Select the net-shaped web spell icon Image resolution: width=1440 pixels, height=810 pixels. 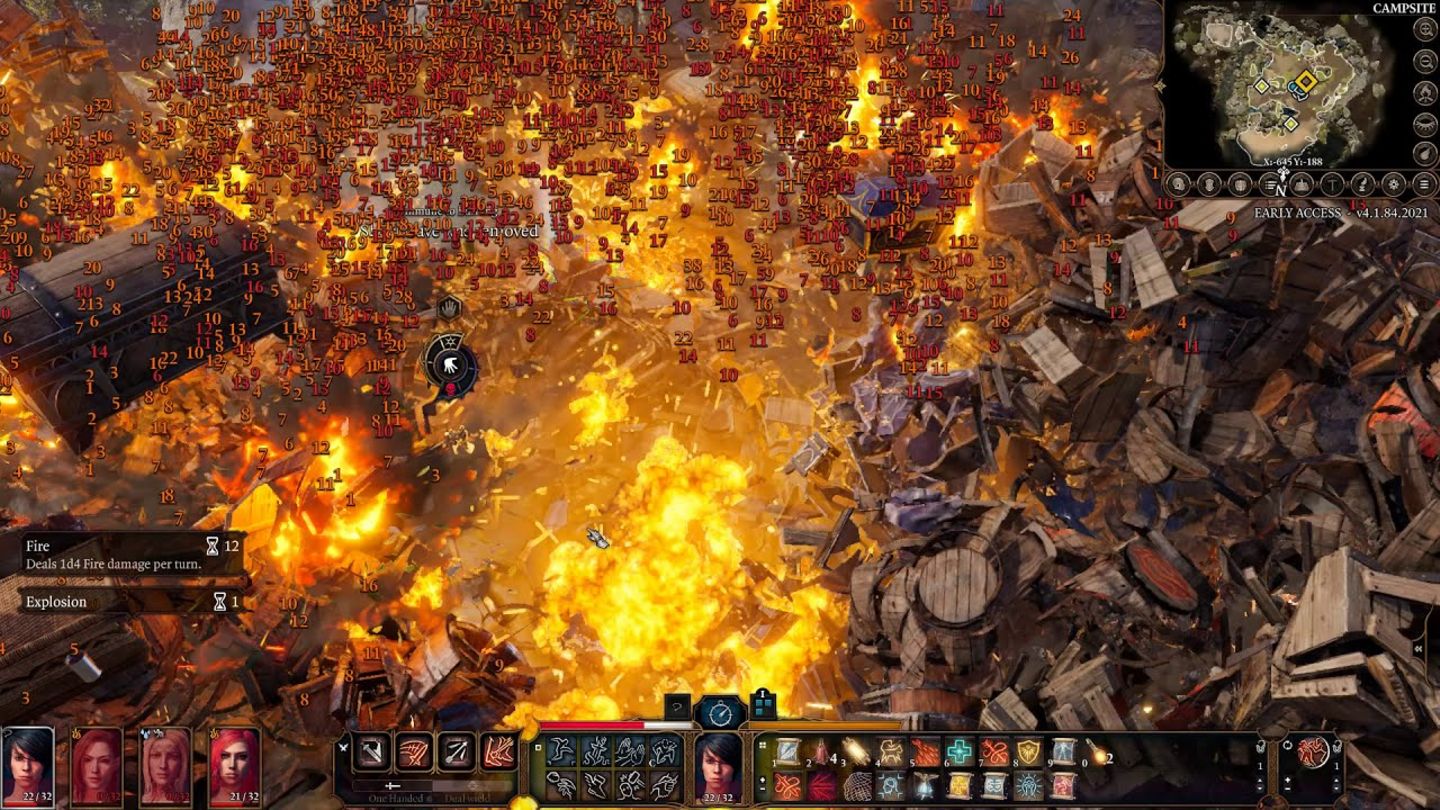[857, 786]
